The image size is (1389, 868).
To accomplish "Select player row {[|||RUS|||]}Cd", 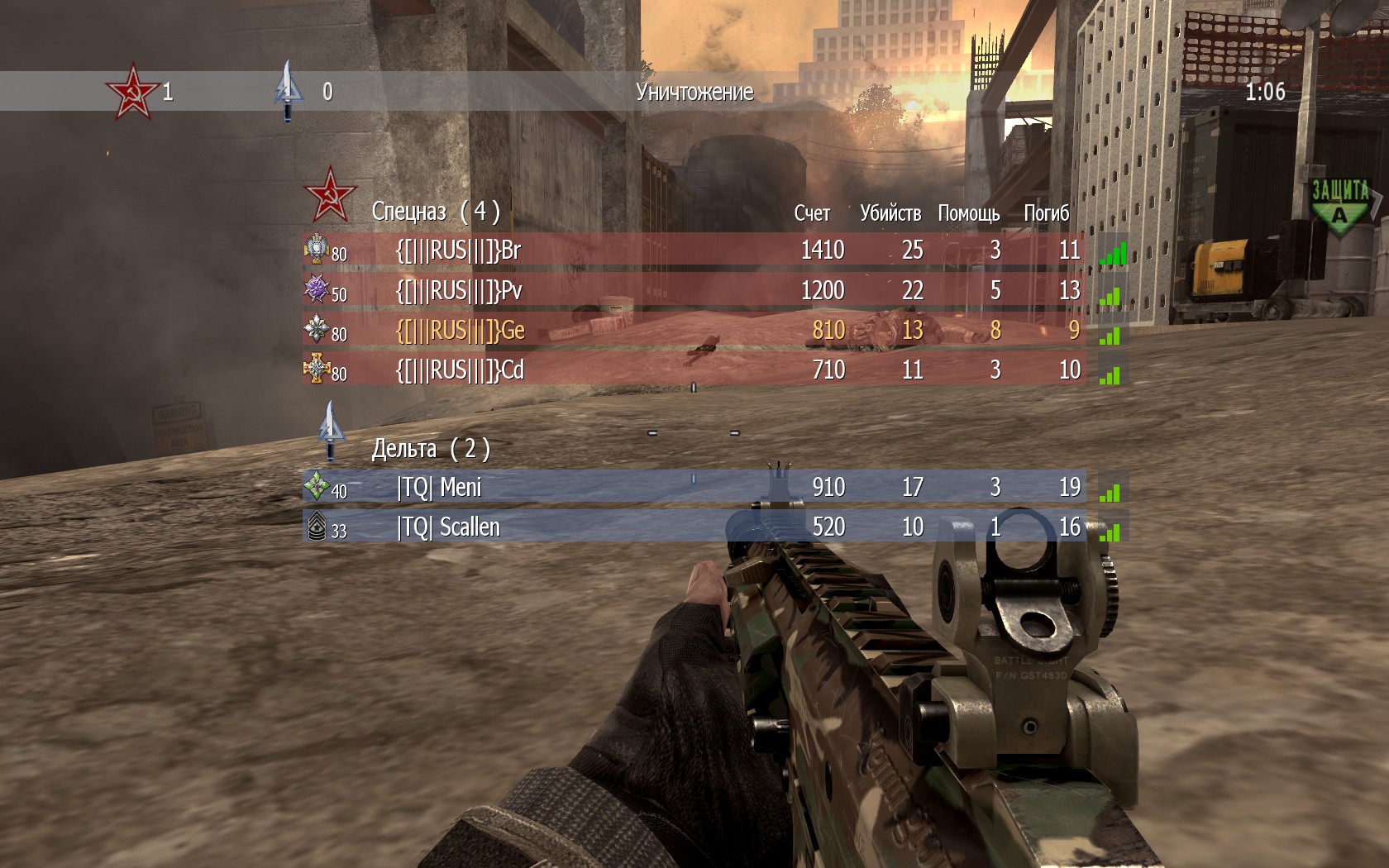I will click(x=694, y=370).
